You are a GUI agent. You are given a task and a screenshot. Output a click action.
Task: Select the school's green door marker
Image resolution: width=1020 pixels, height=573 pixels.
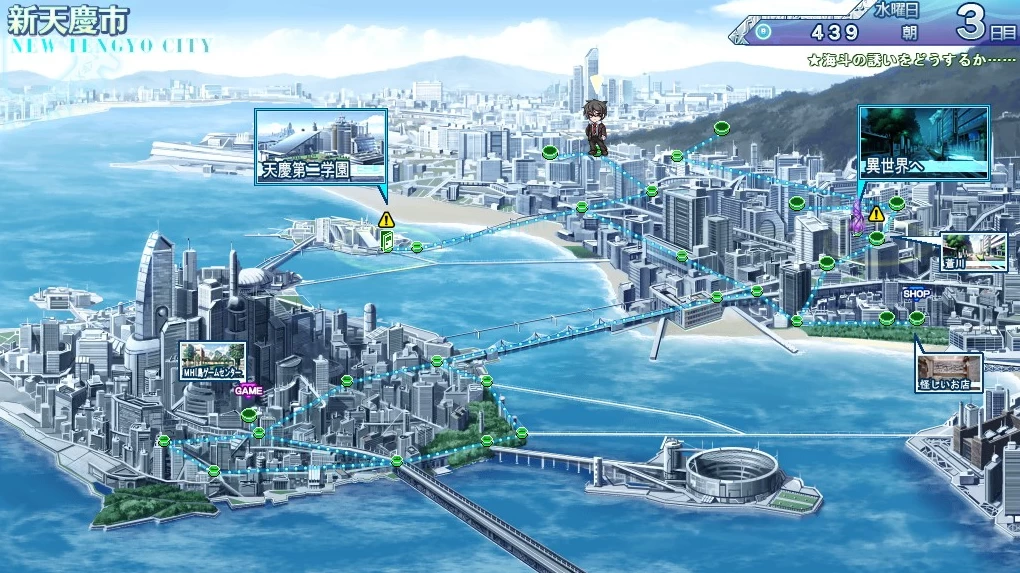click(x=387, y=241)
